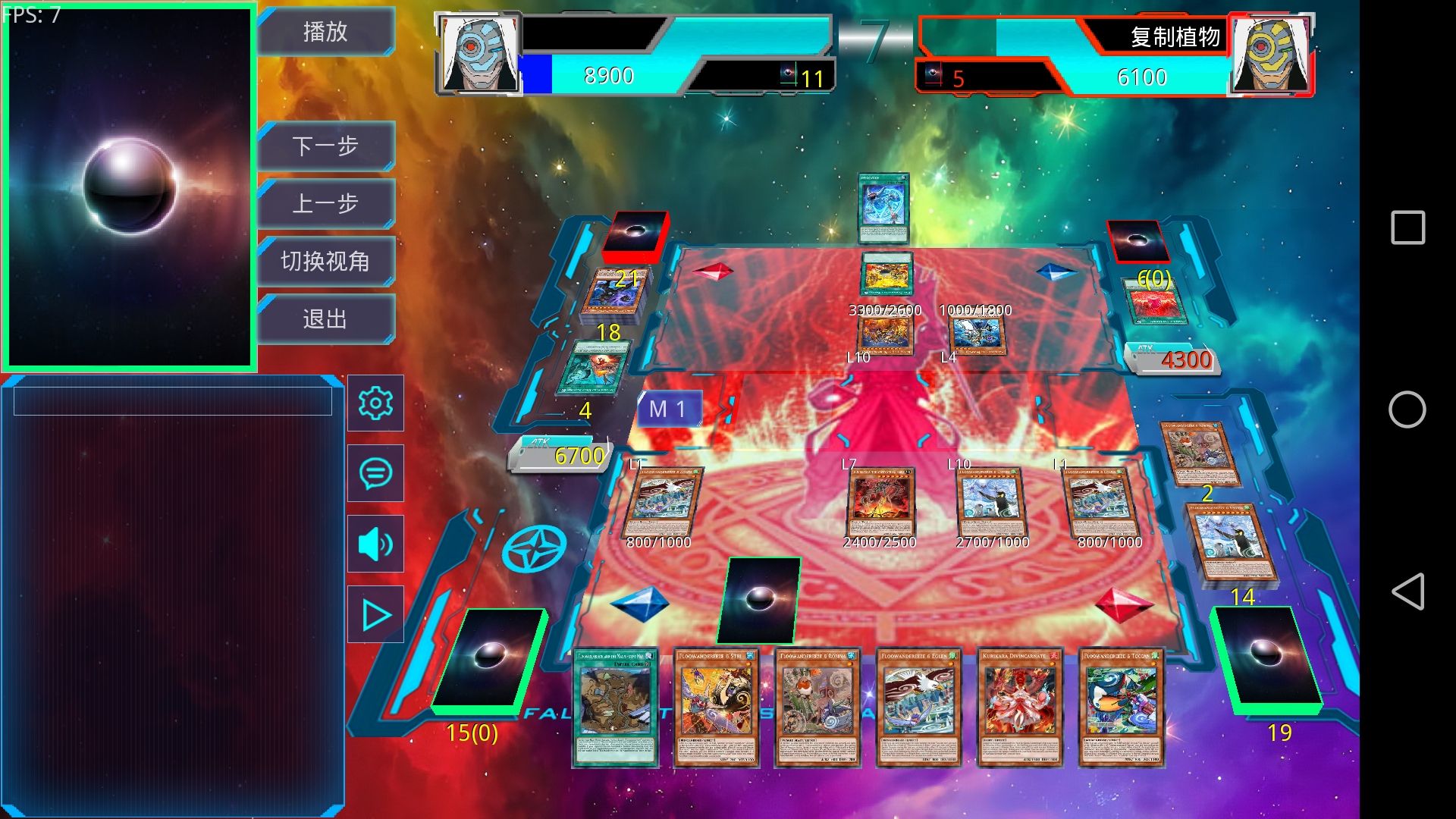Open settings with the gear icon

click(375, 403)
